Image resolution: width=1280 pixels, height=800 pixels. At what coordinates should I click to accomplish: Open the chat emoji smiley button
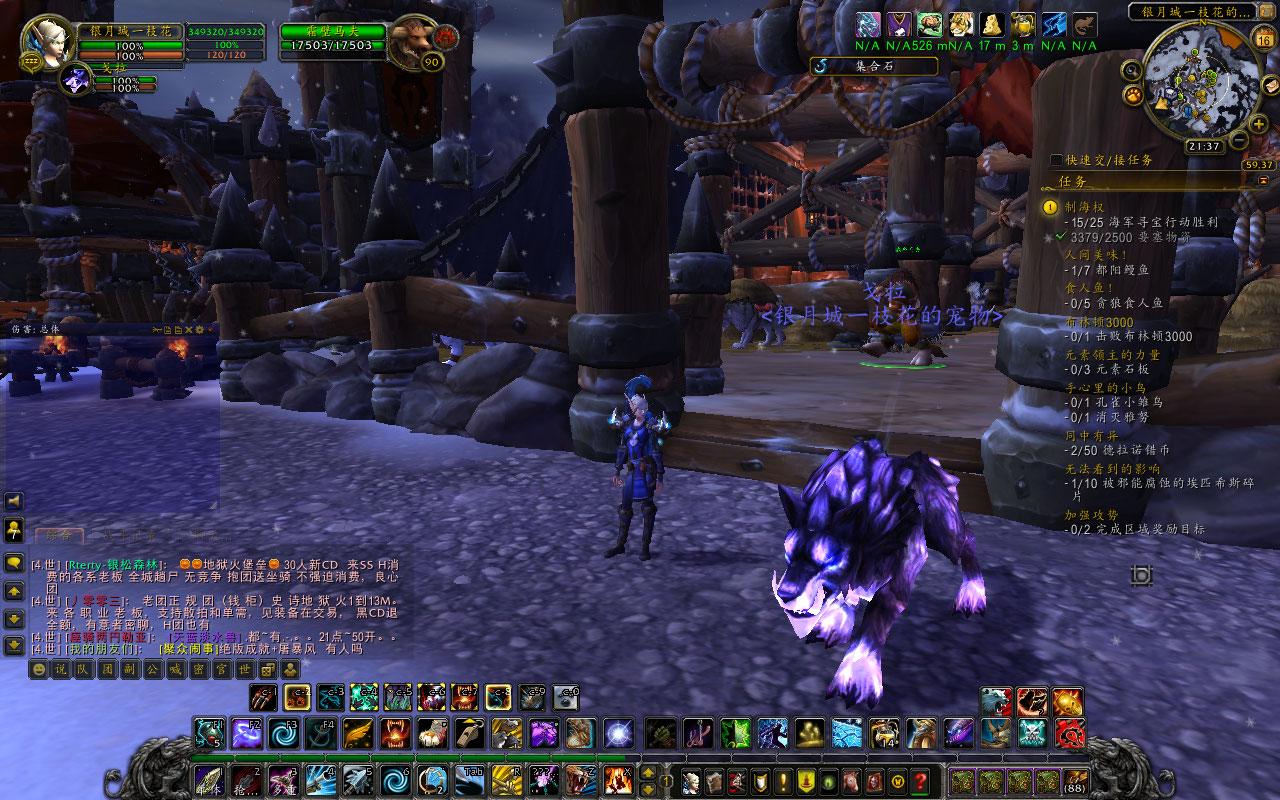(x=38, y=669)
